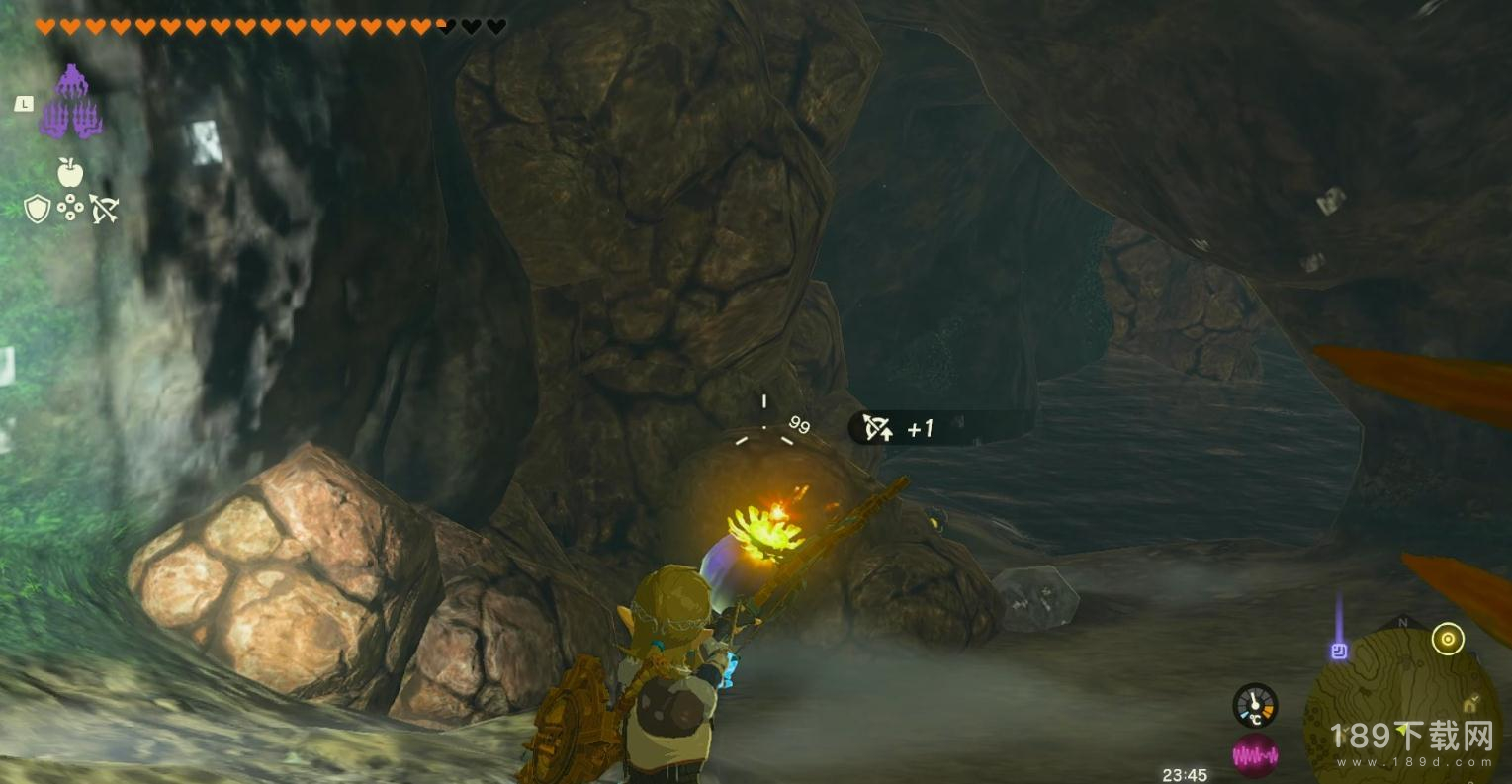Select the purple sage ability icon
This screenshot has height=784, width=1512.
pyautogui.click(x=70, y=102)
